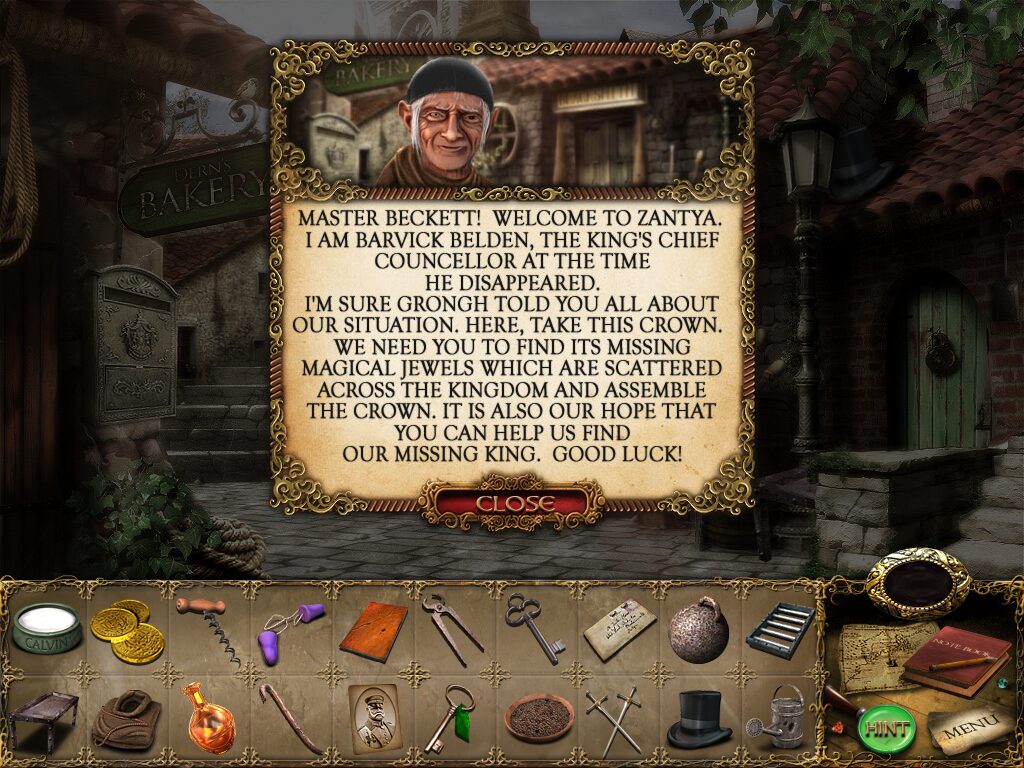Select the Calvin pet bowl item

point(46,629)
